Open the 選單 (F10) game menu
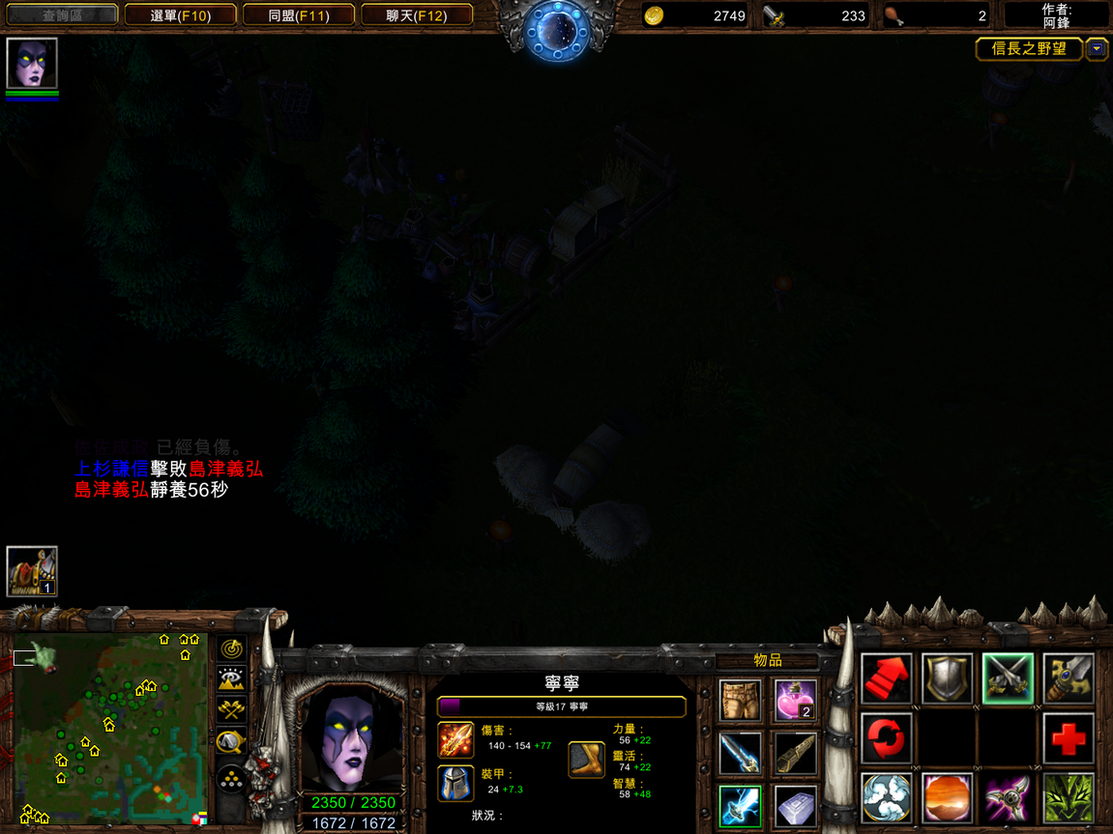1113x834 pixels. [180, 15]
